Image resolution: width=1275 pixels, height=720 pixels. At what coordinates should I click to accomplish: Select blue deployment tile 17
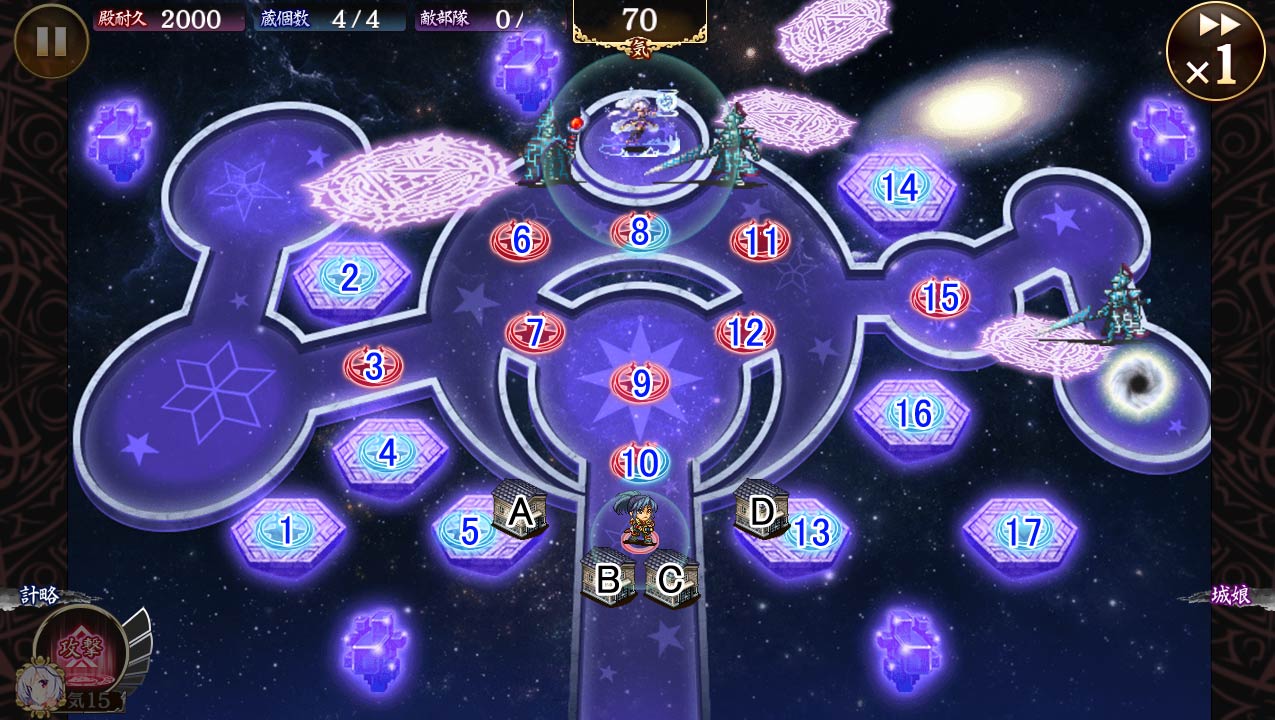coord(1021,531)
